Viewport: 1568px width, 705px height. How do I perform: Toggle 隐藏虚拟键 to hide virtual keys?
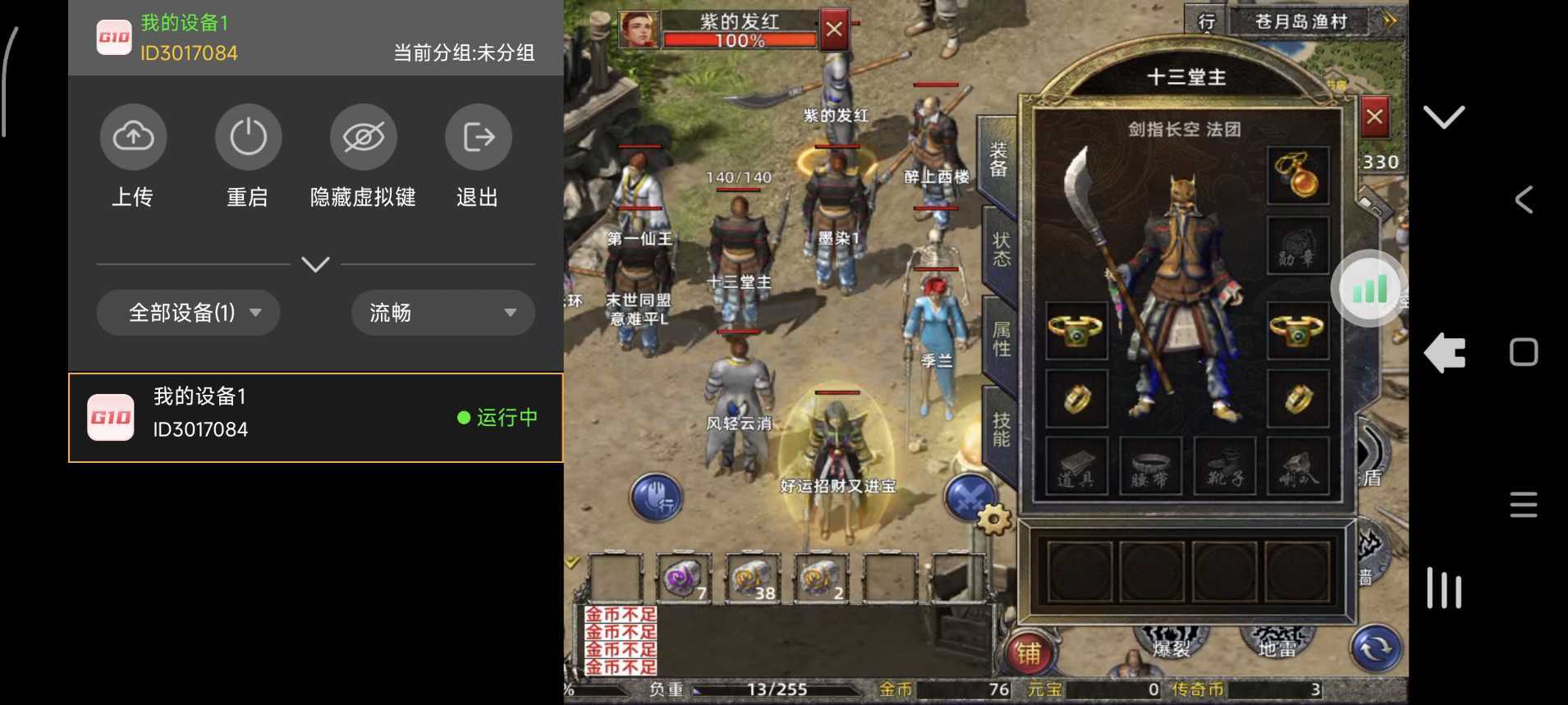(362, 137)
